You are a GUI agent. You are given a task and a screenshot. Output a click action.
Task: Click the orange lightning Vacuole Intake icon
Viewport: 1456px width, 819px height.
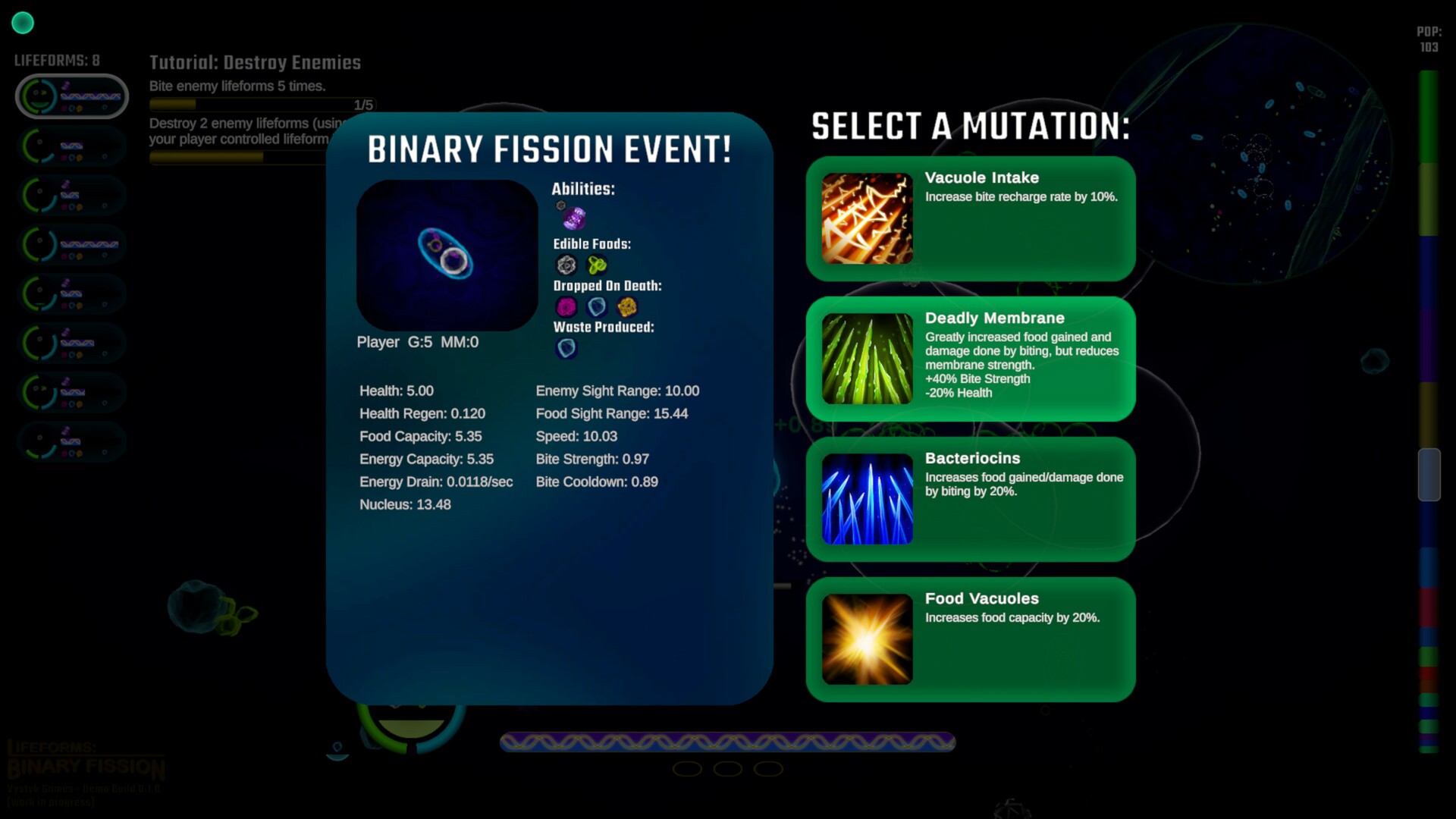tap(867, 218)
